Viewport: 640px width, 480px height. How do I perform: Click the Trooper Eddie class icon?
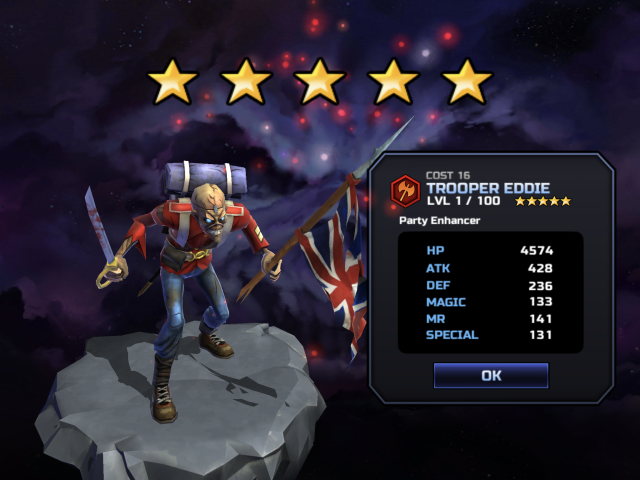(x=405, y=190)
